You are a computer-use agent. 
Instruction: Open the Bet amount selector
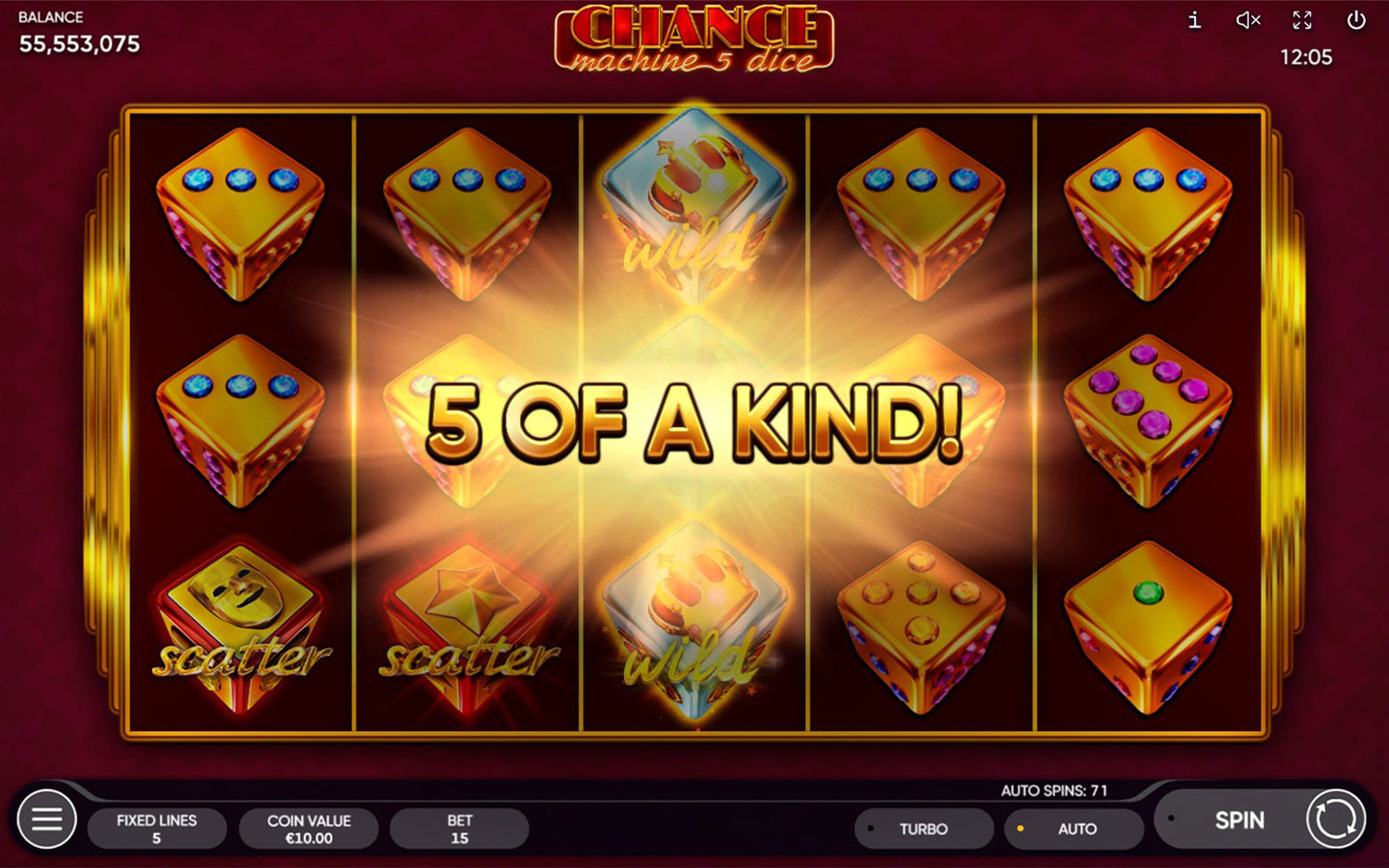point(459,828)
